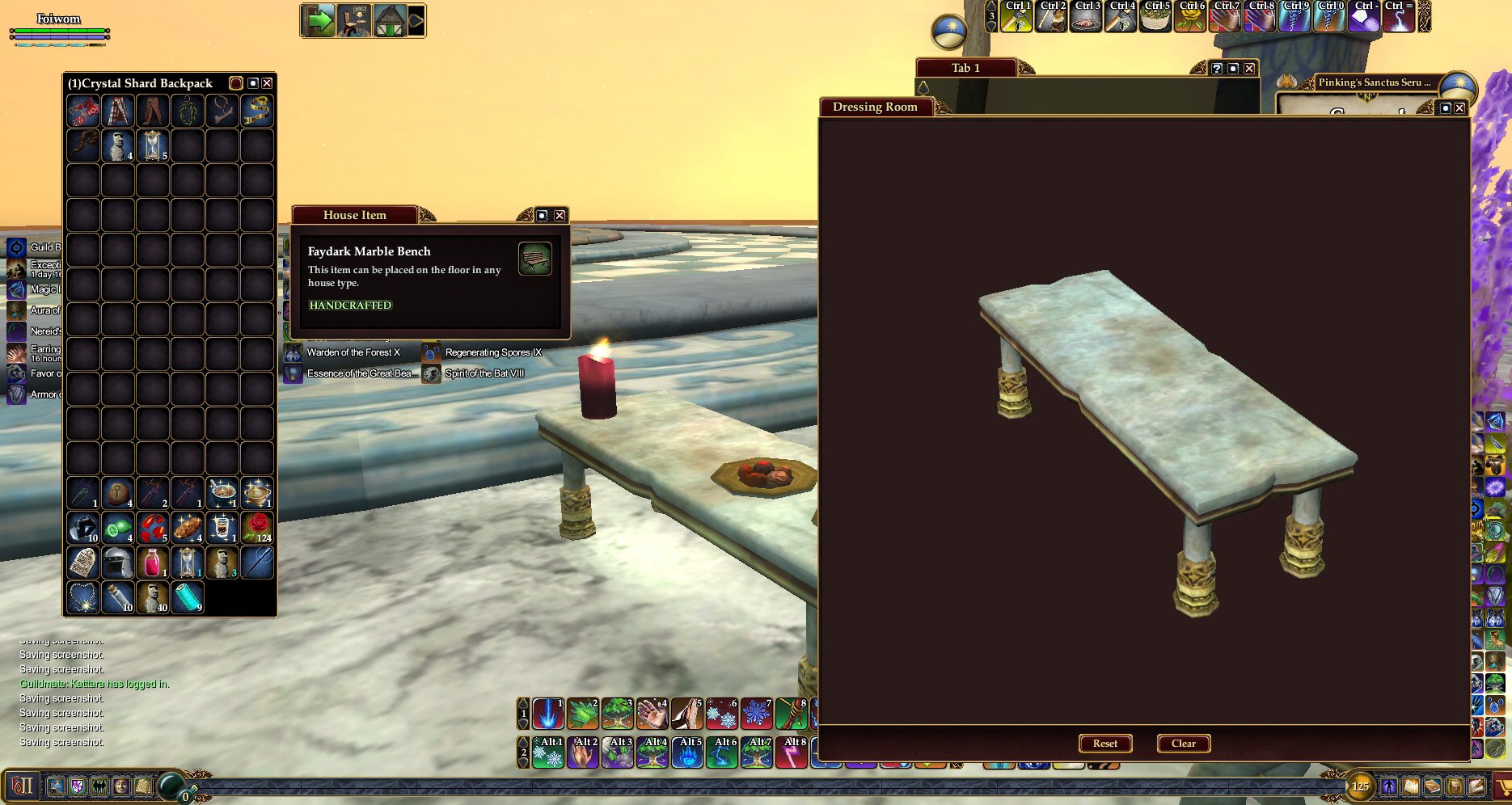Open the EverQuest II main menu button
Screen dimensions: 1512x805
tap(22, 786)
